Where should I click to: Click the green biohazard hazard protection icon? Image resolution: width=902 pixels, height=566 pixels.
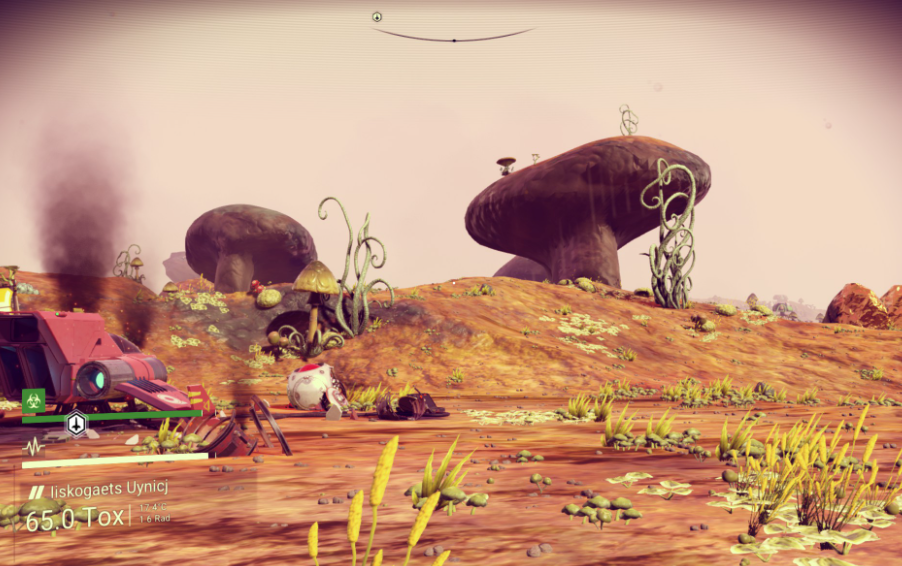[x=33, y=400]
